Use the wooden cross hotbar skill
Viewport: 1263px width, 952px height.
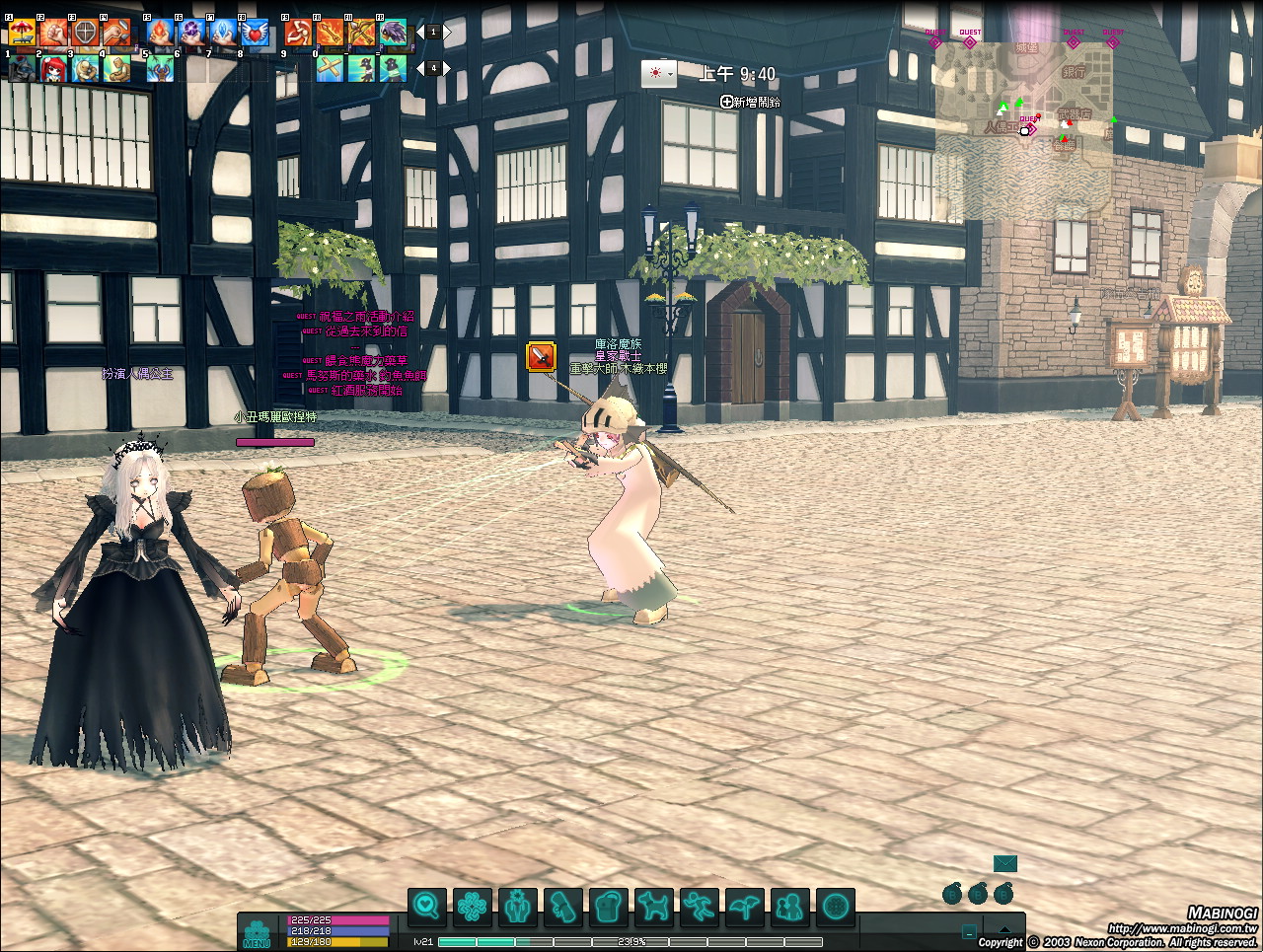pos(330,69)
